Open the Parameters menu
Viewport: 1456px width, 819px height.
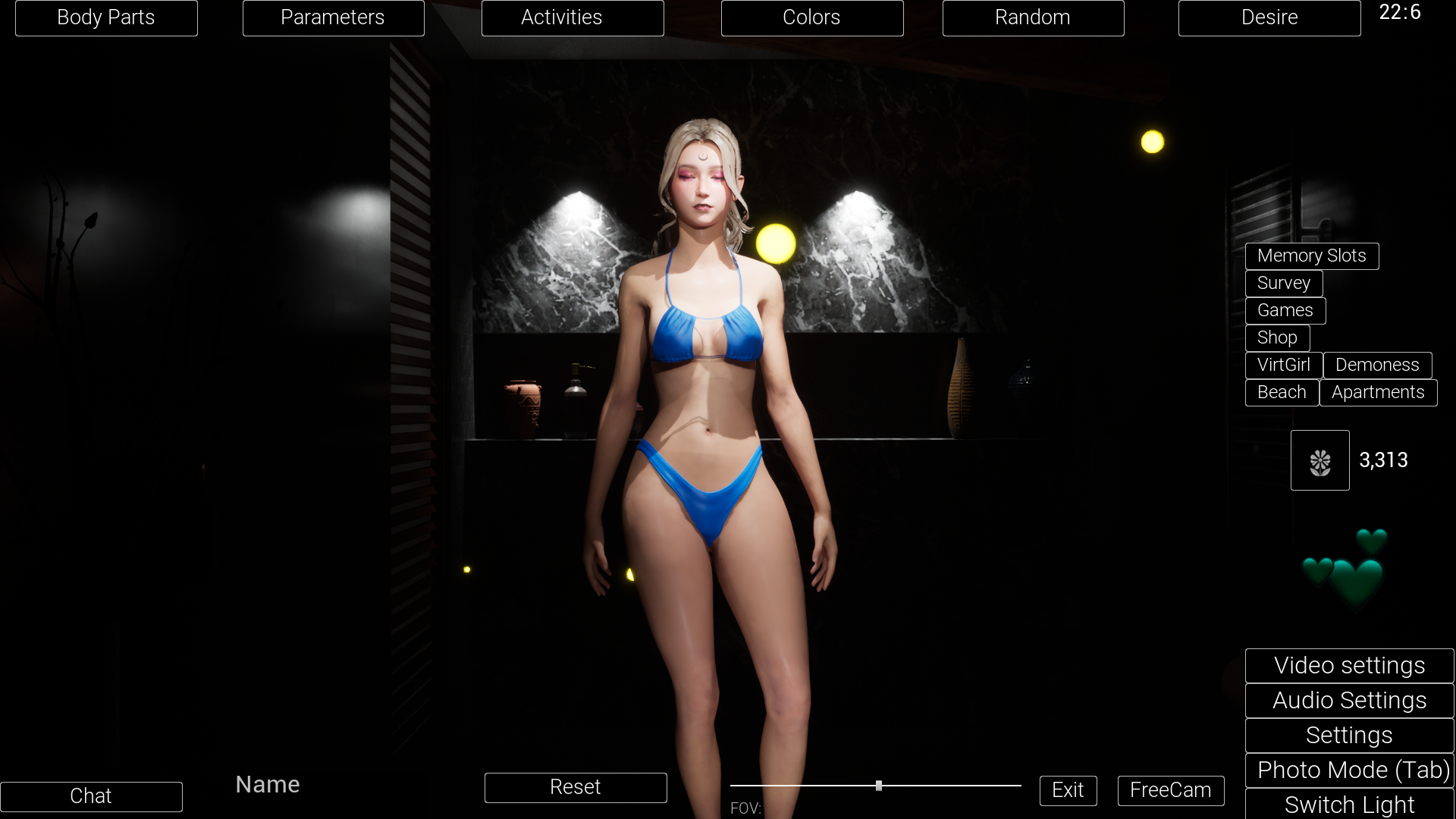[333, 17]
